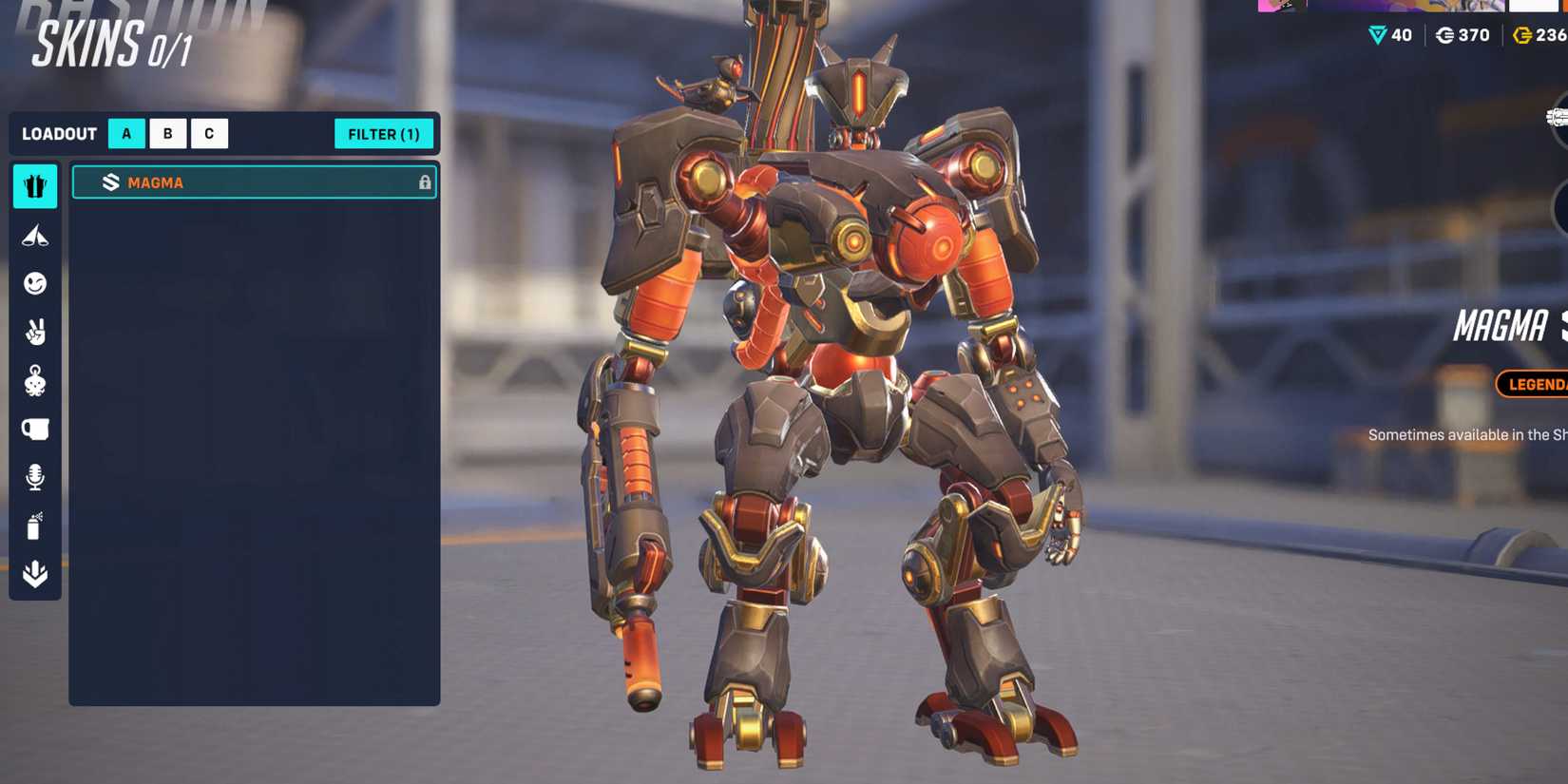
Task: Select the microphone Voice Lines icon
Action: (x=35, y=477)
